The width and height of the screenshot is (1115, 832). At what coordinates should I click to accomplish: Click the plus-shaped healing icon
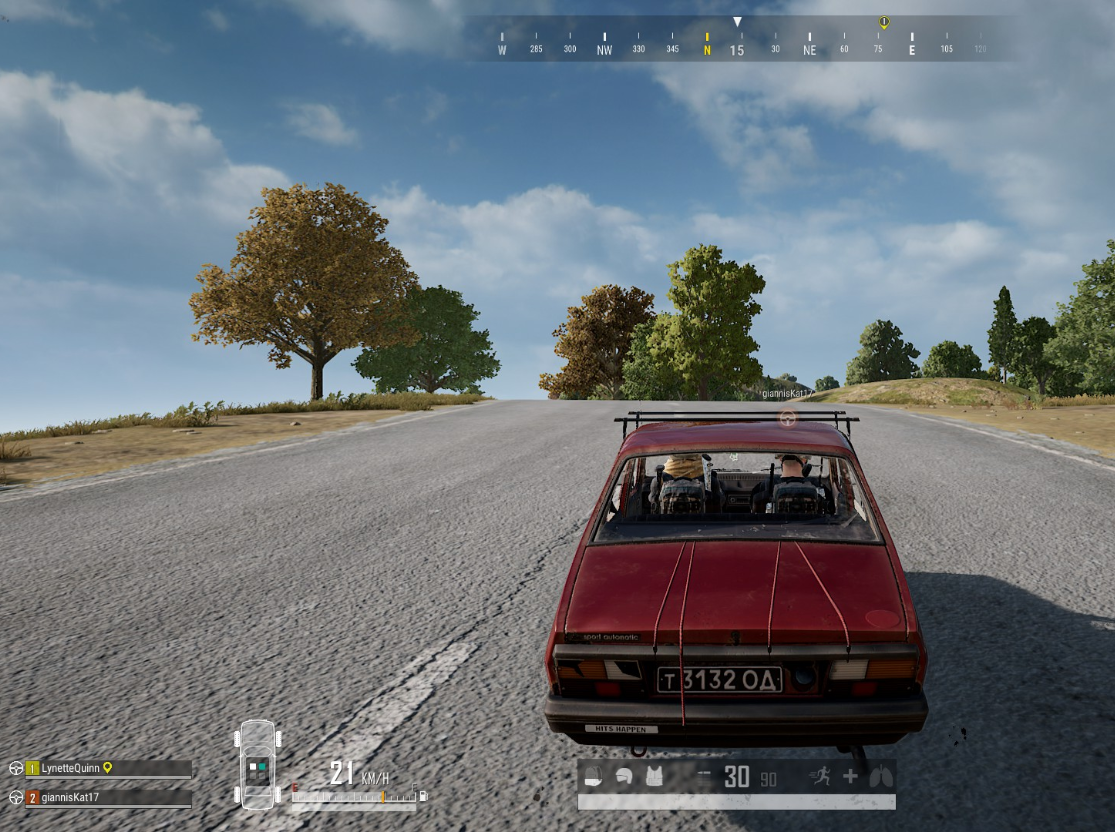click(x=850, y=776)
